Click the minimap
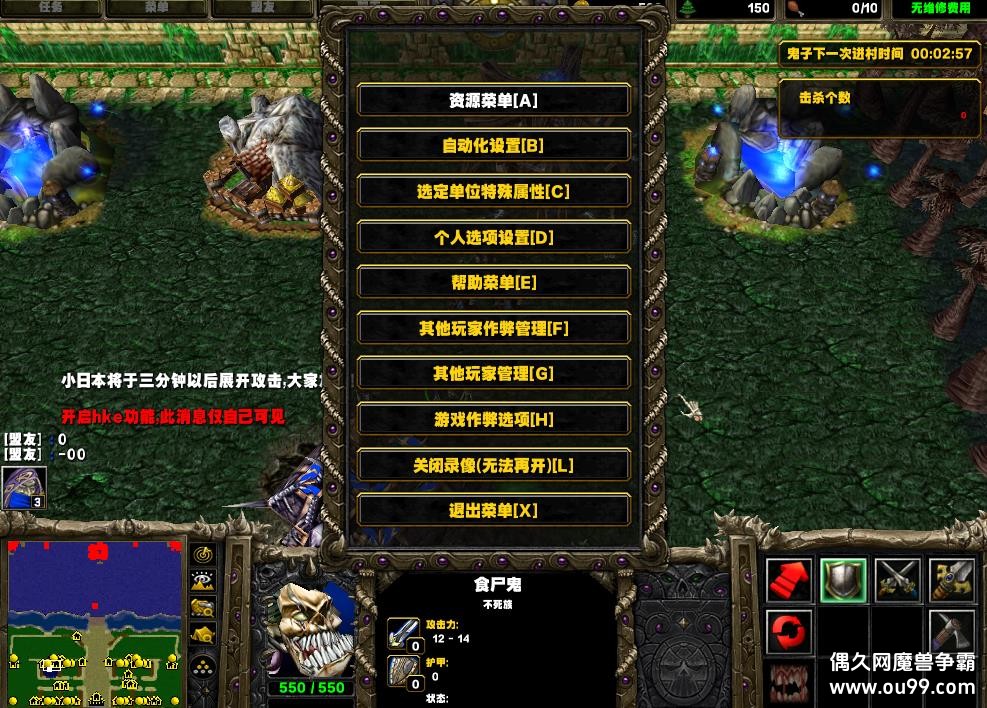Screen dimensions: 987x708 tap(95, 620)
